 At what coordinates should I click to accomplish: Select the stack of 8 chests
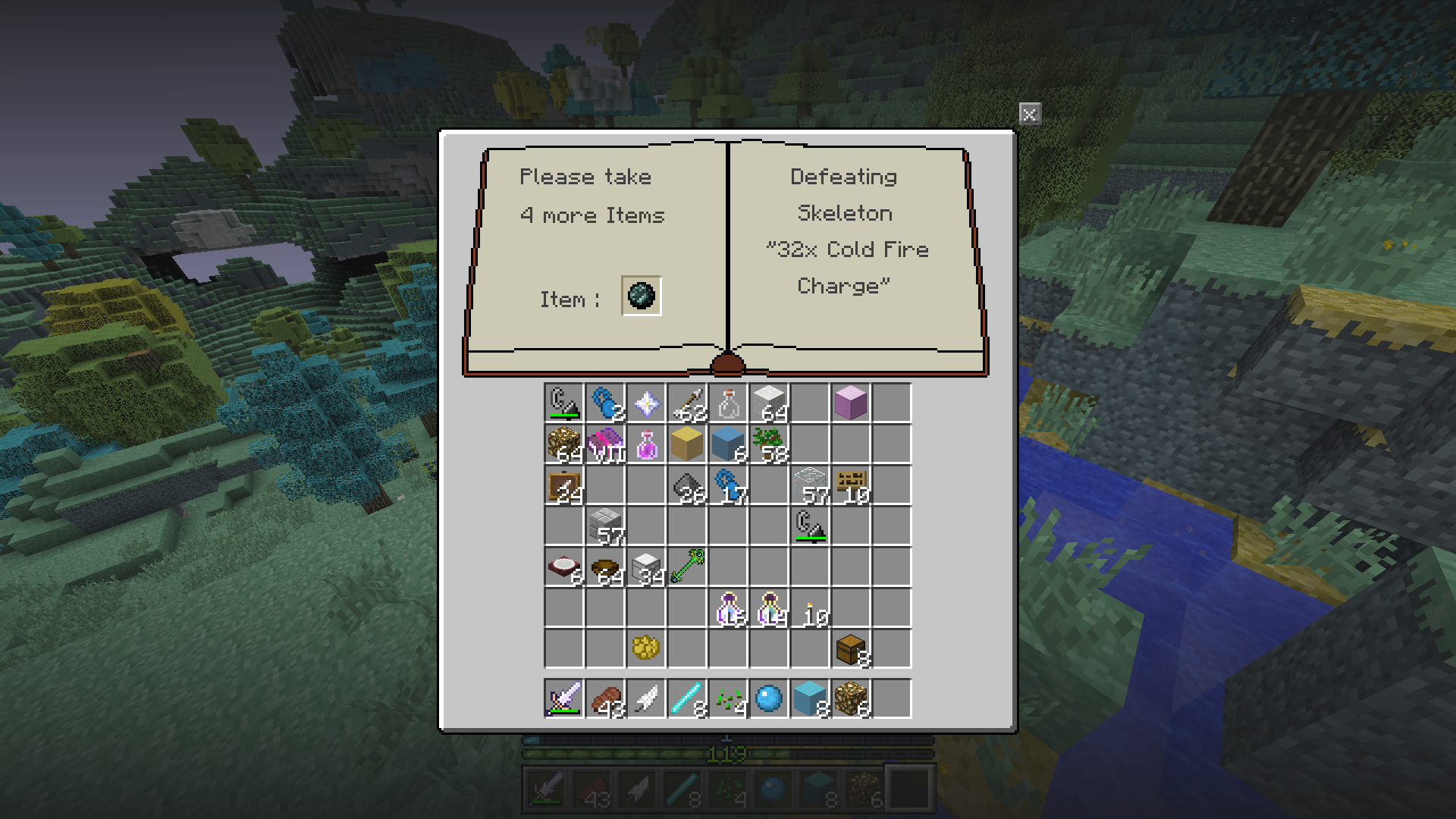[851, 648]
